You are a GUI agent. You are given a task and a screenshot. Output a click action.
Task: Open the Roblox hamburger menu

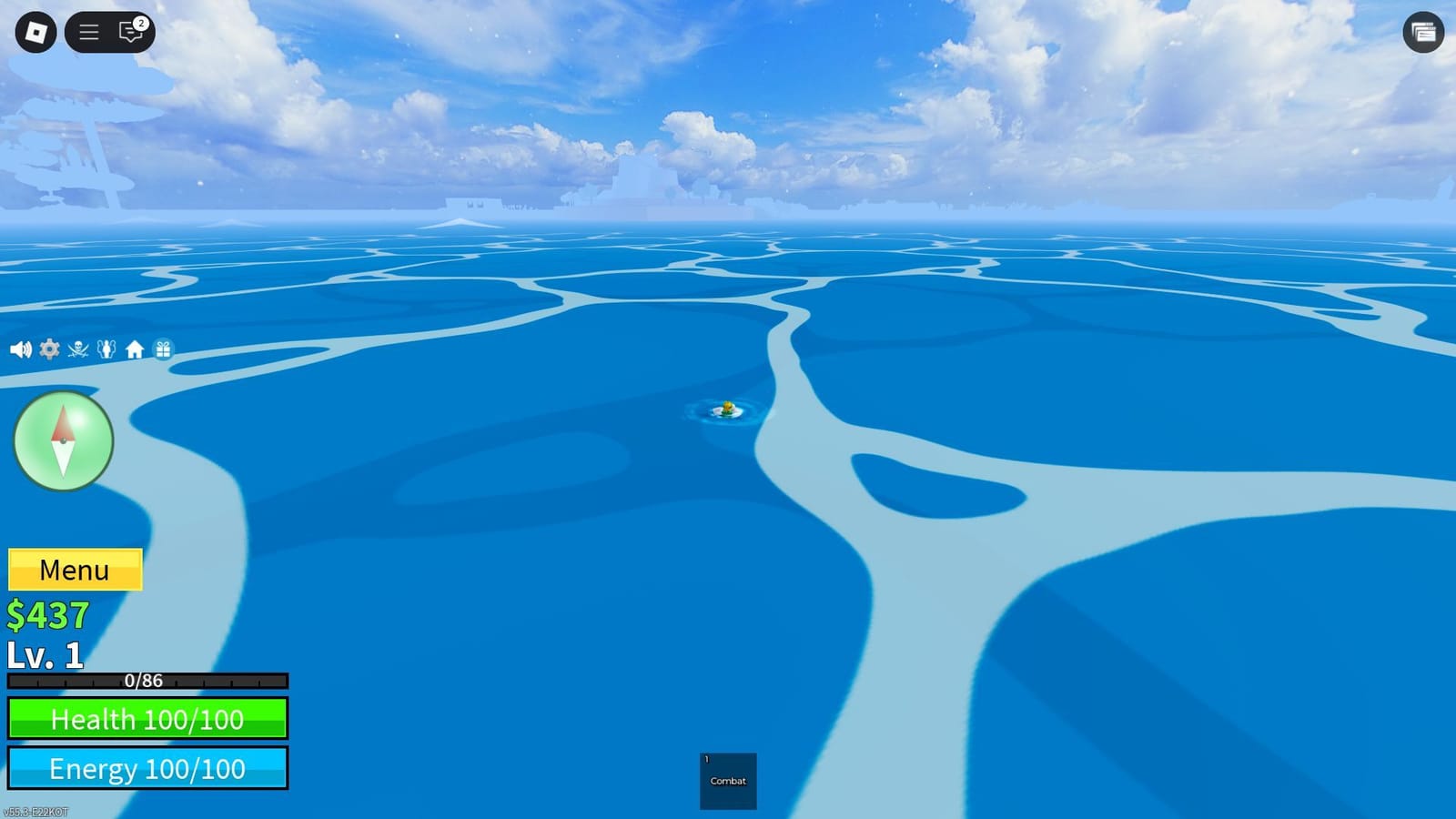(88, 32)
